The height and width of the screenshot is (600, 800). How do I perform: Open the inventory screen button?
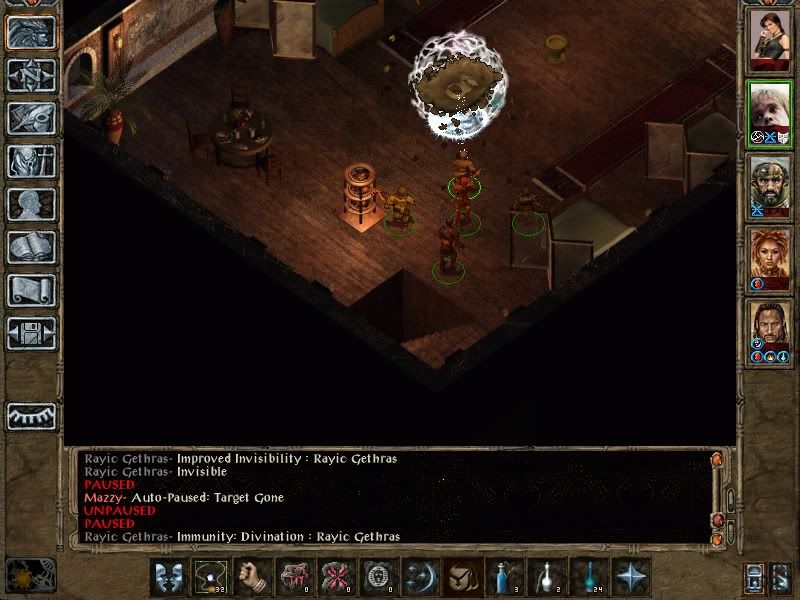point(31,161)
